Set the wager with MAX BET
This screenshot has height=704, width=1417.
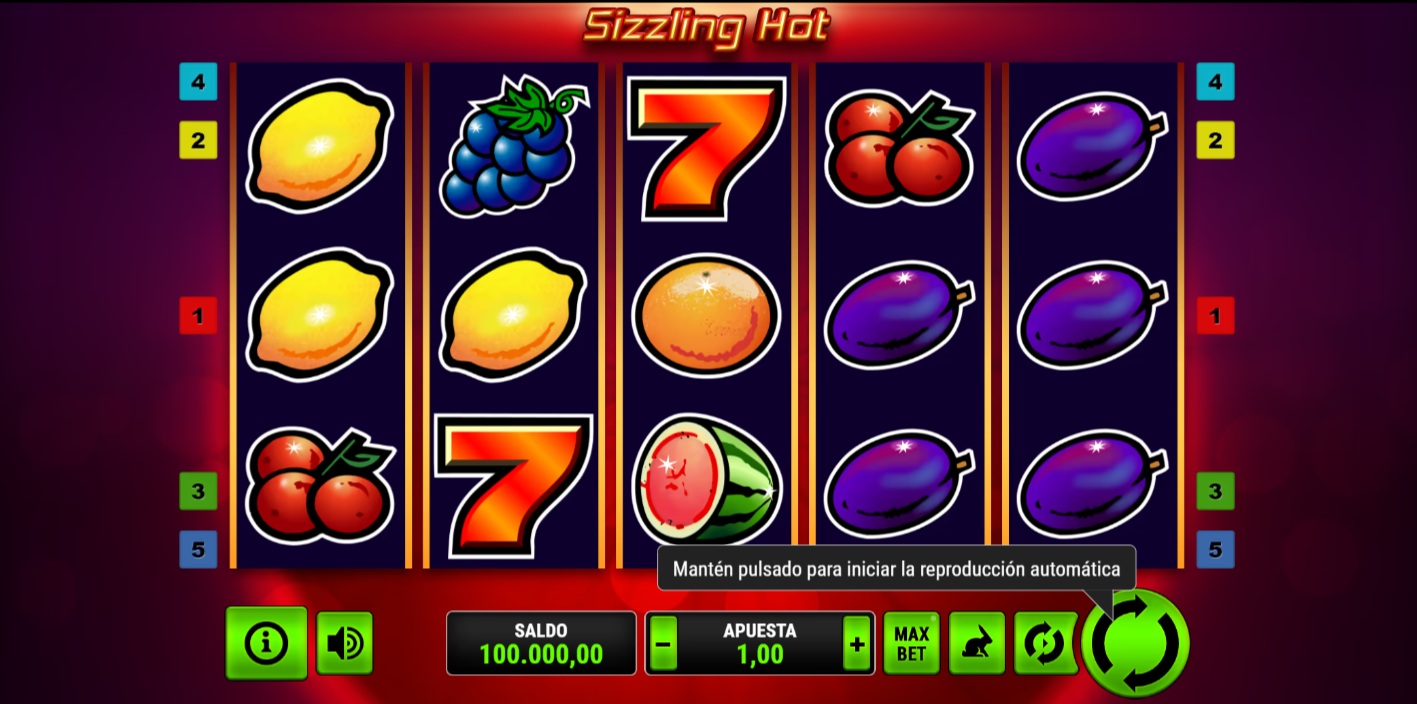click(911, 643)
